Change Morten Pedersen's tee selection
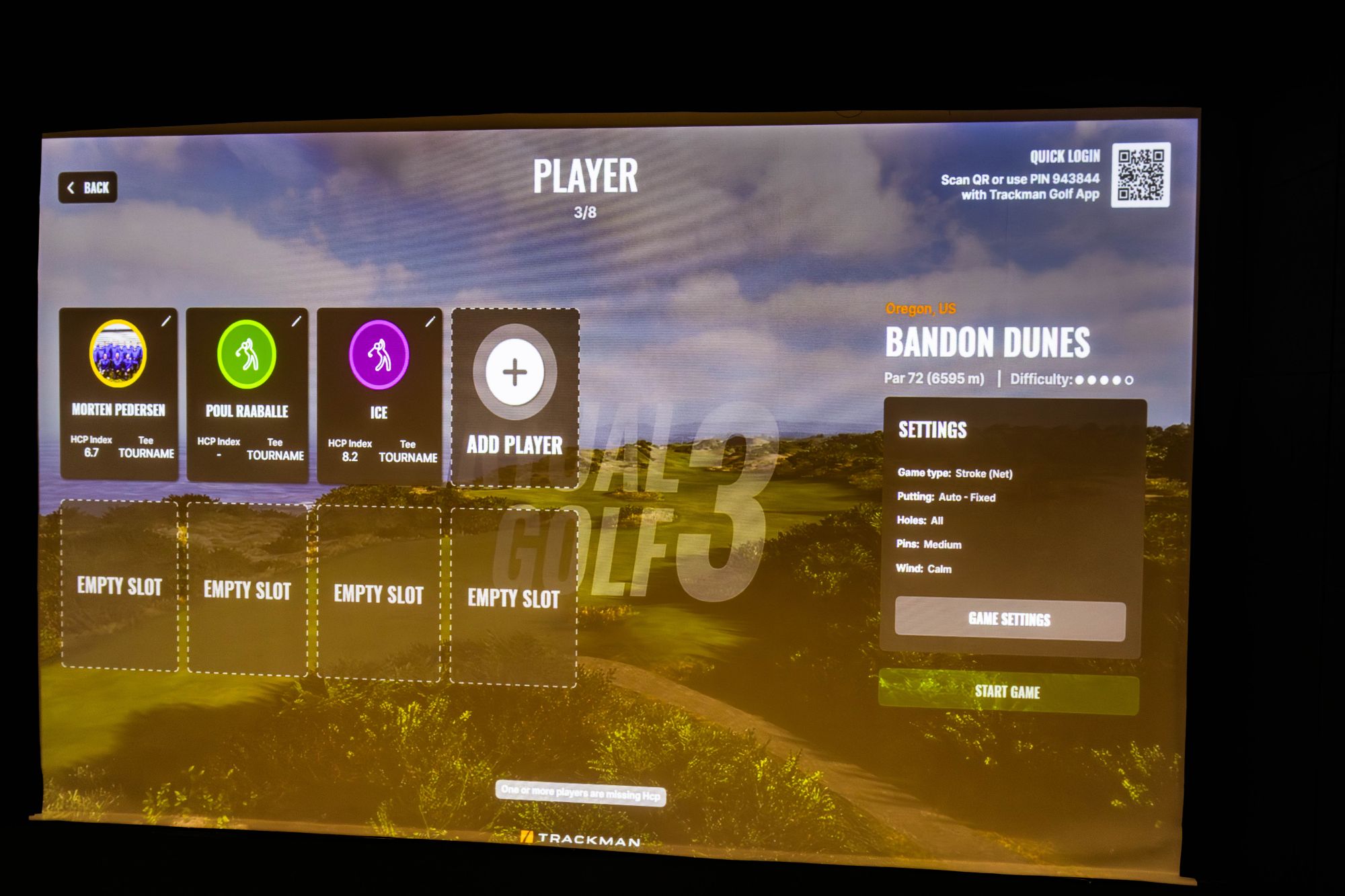The height and width of the screenshot is (896, 1345). (146, 453)
